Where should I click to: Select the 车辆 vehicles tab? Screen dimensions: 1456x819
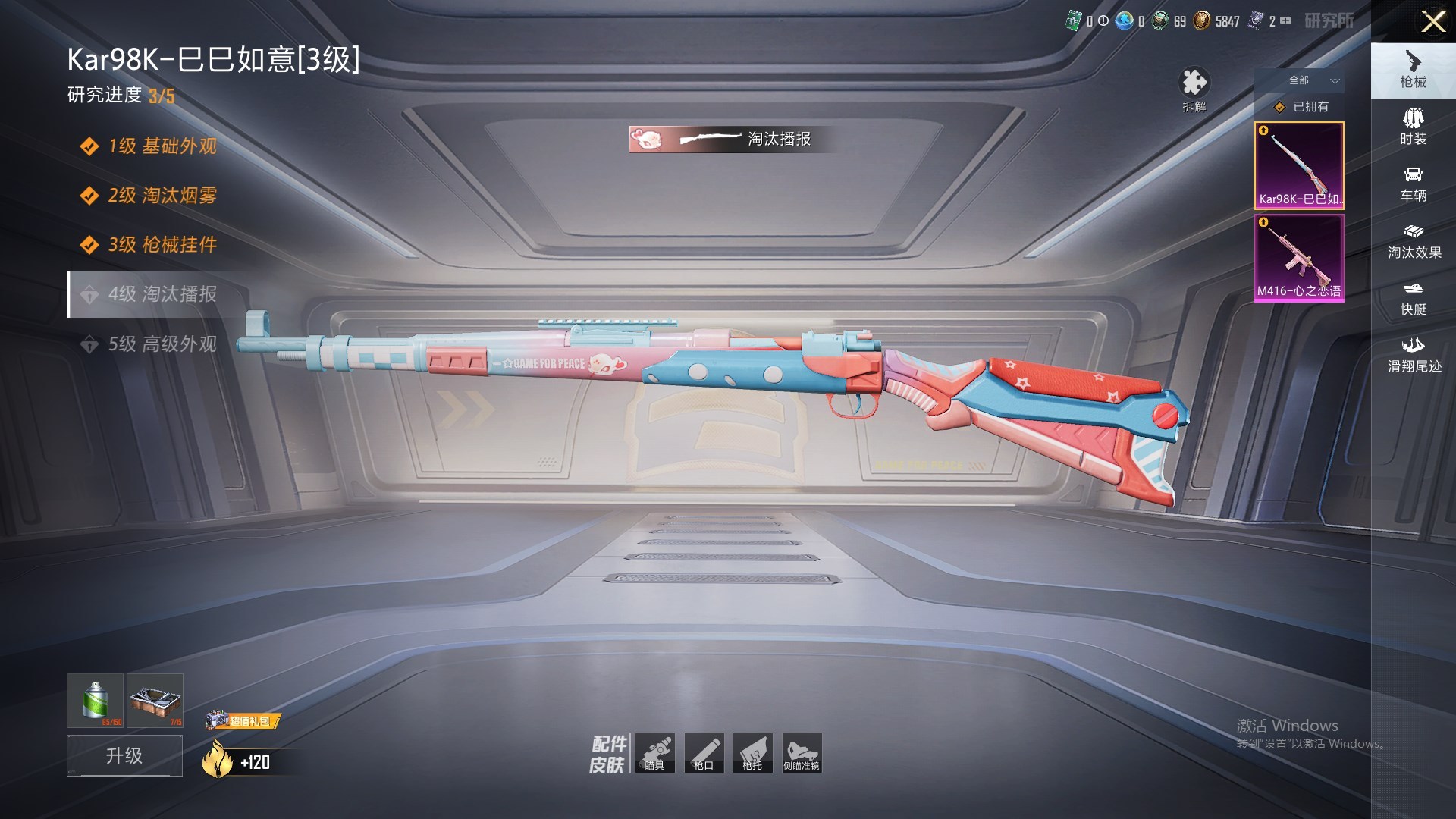pos(1413,184)
